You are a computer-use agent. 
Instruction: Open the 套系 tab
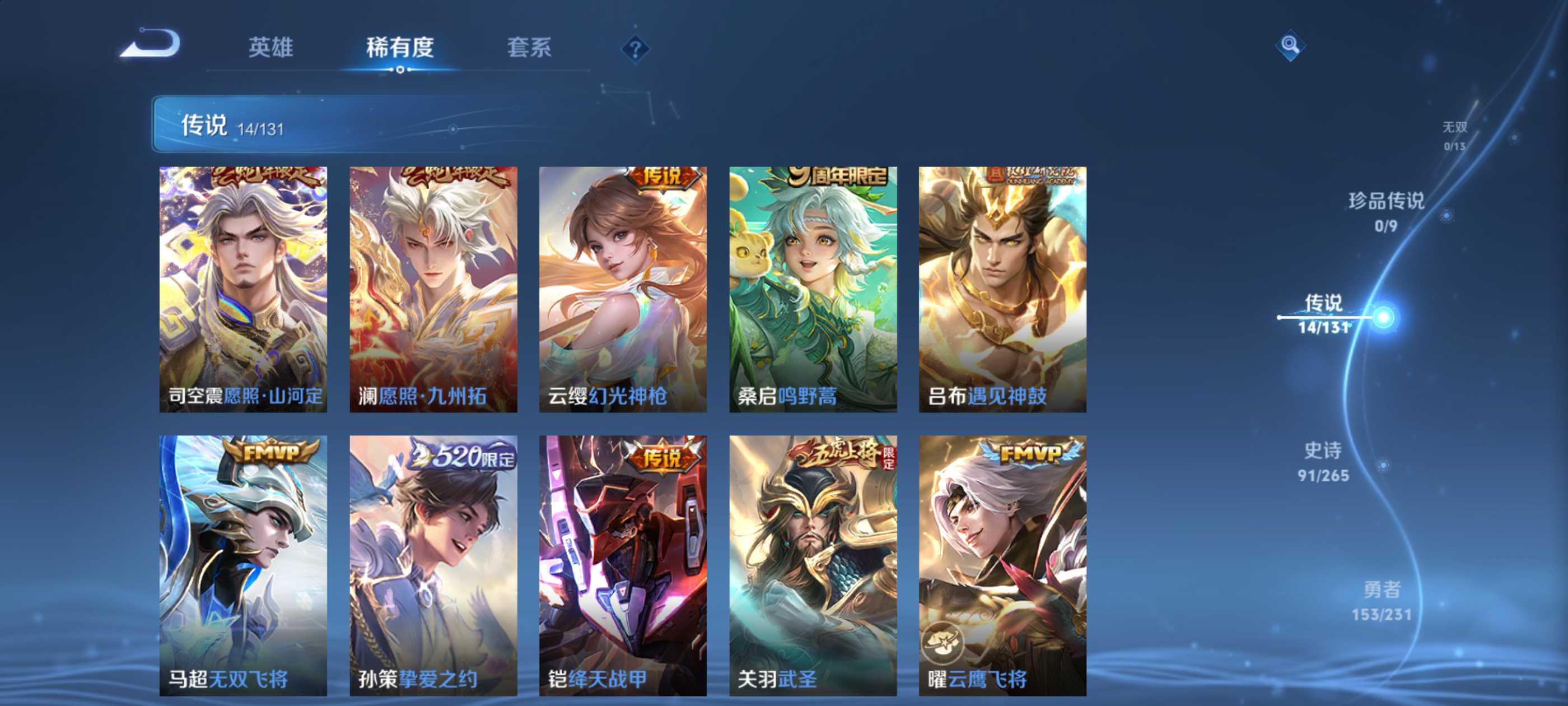click(529, 48)
